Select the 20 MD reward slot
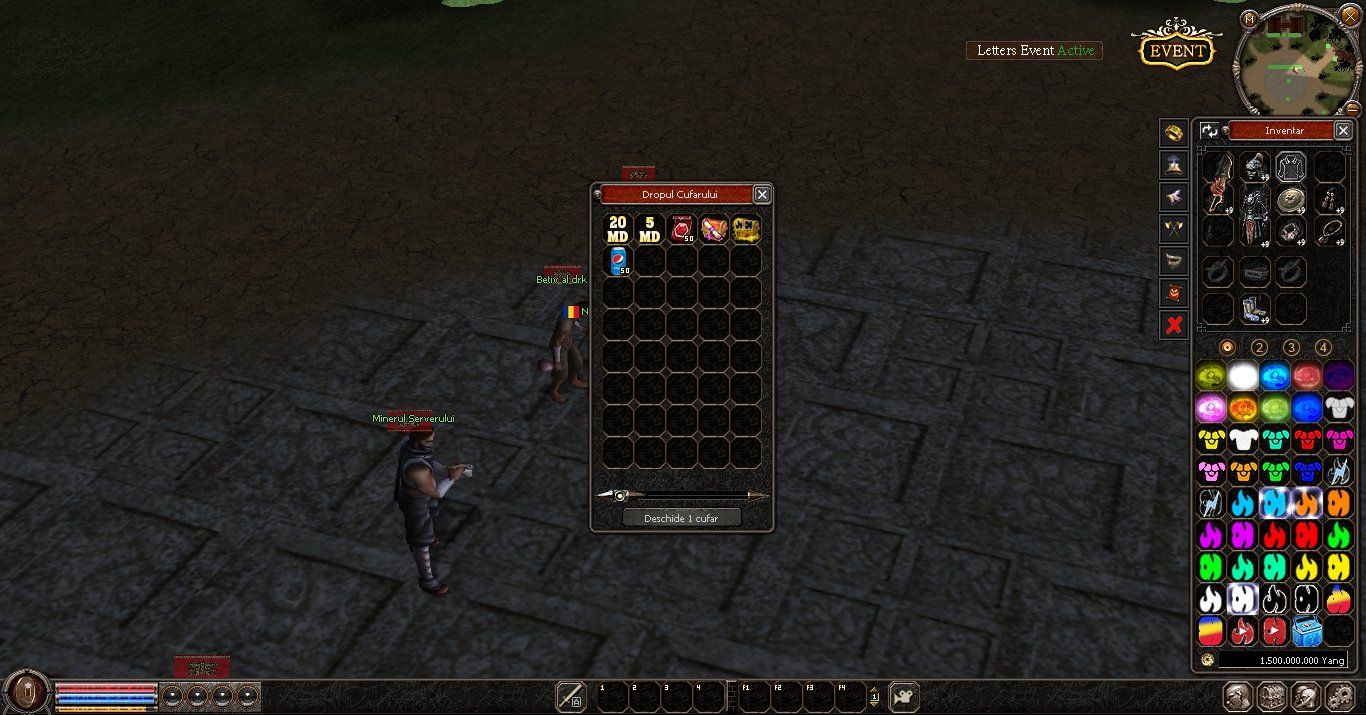 click(x=618, y=229)
